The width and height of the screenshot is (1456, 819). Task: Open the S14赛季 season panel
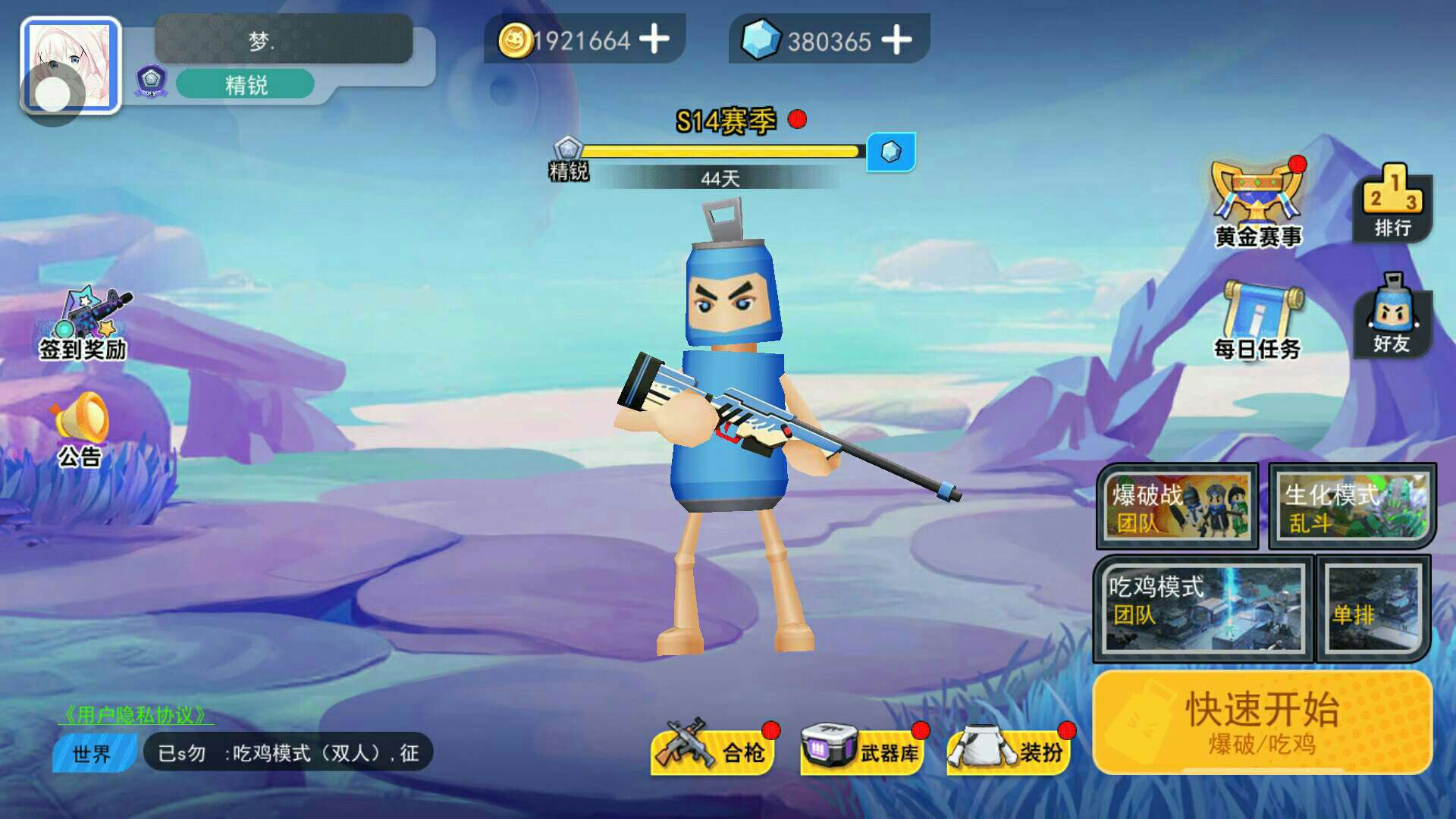(726, 121)
